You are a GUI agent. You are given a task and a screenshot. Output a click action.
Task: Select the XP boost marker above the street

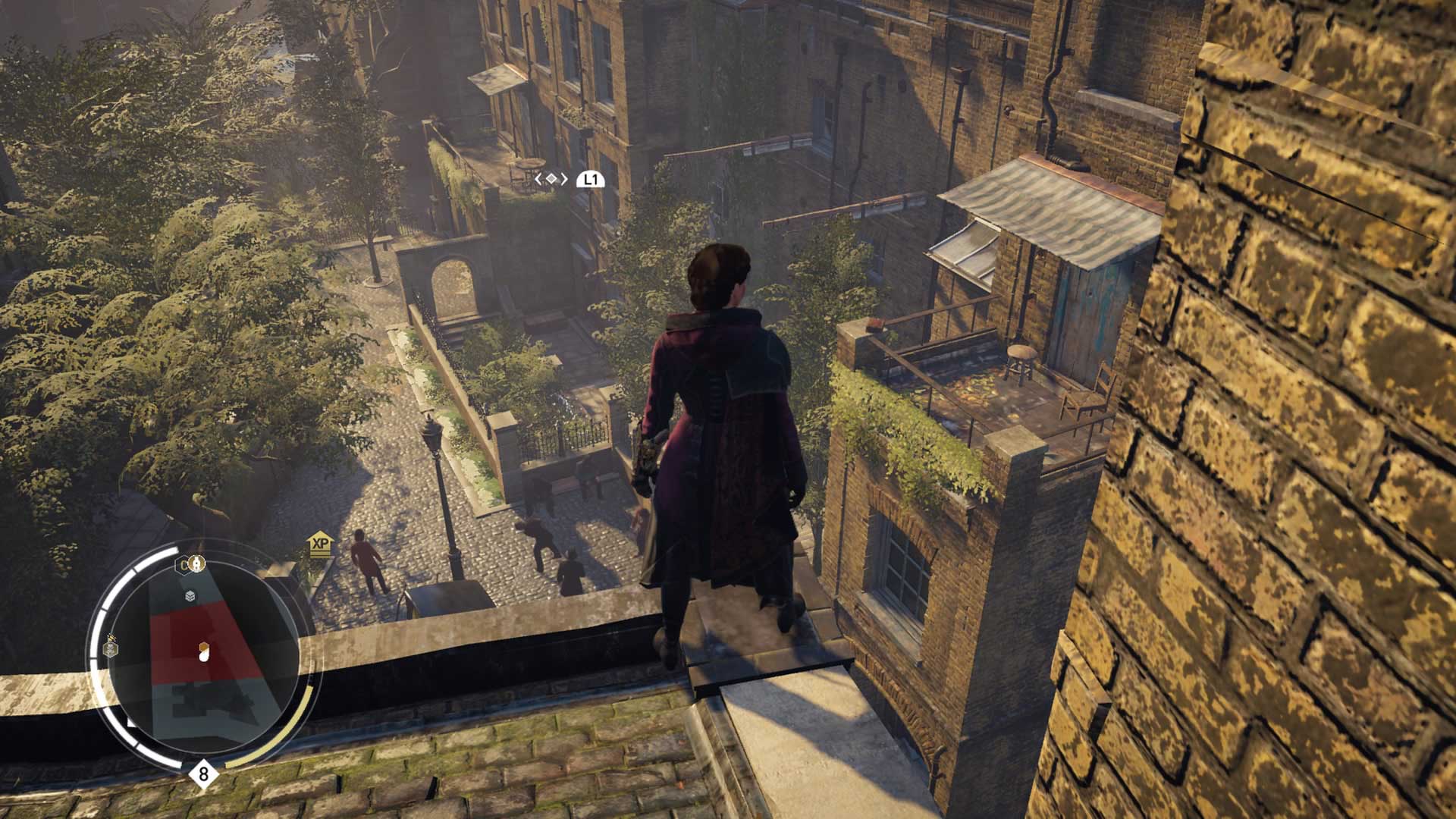click(x=321, y=543)
